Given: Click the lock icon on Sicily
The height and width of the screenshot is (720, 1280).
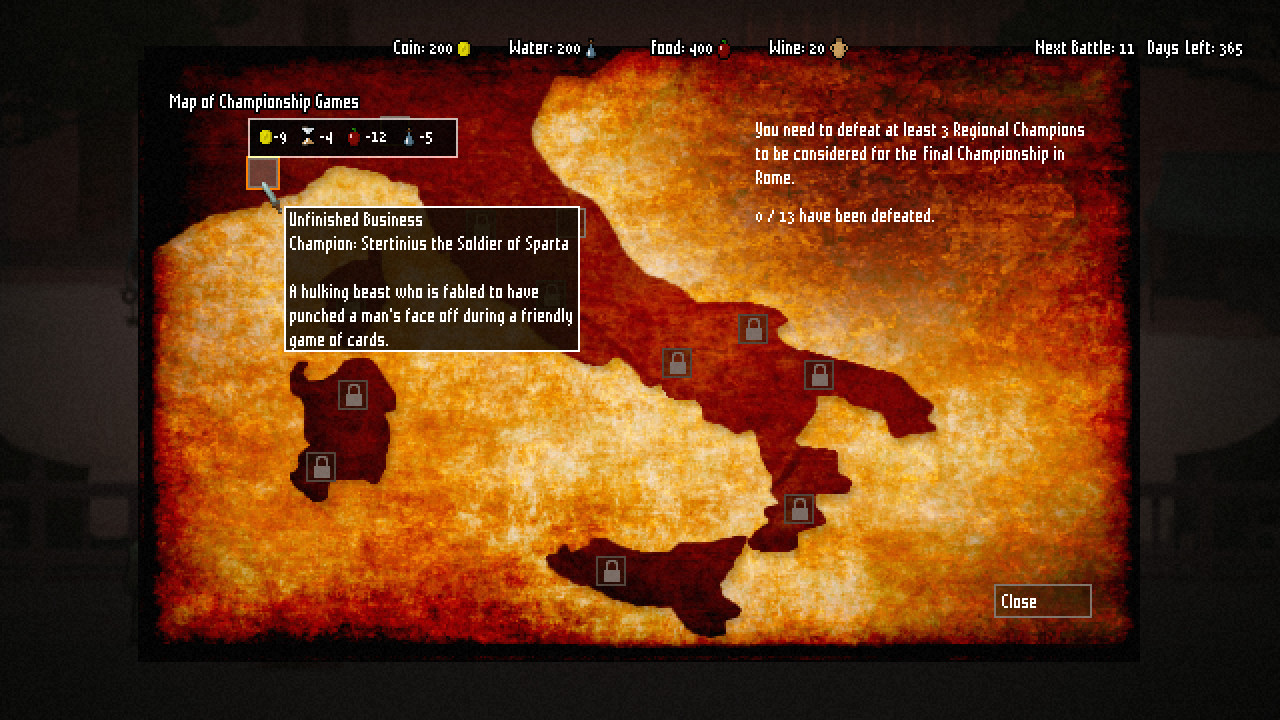Looking at the screenshot, I should [x=609, y=570].
